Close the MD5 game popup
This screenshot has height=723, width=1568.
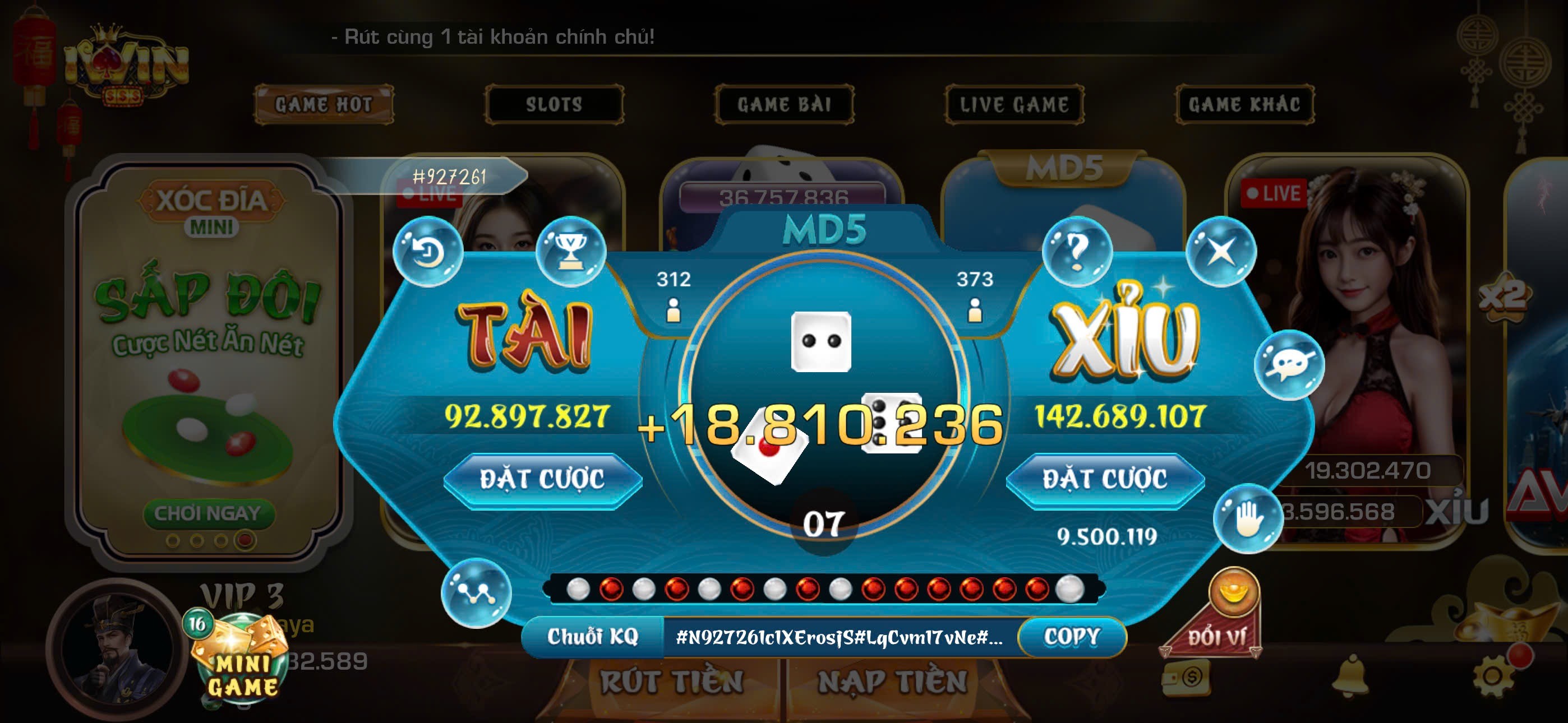click(1220, 251)
